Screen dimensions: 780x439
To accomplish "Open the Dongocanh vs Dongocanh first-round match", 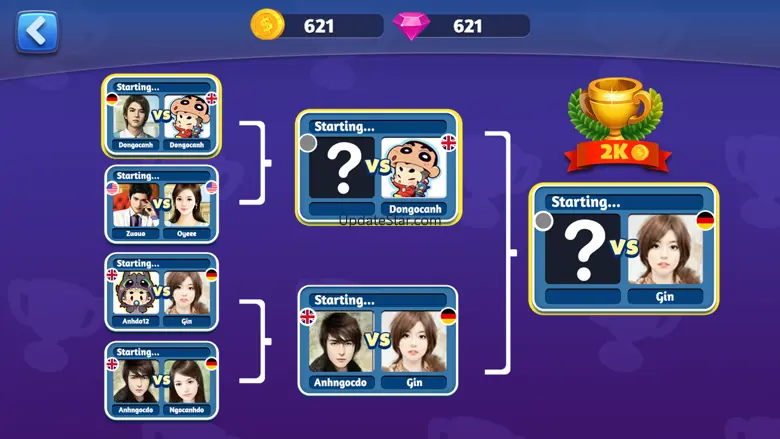I will click(161, 116).
